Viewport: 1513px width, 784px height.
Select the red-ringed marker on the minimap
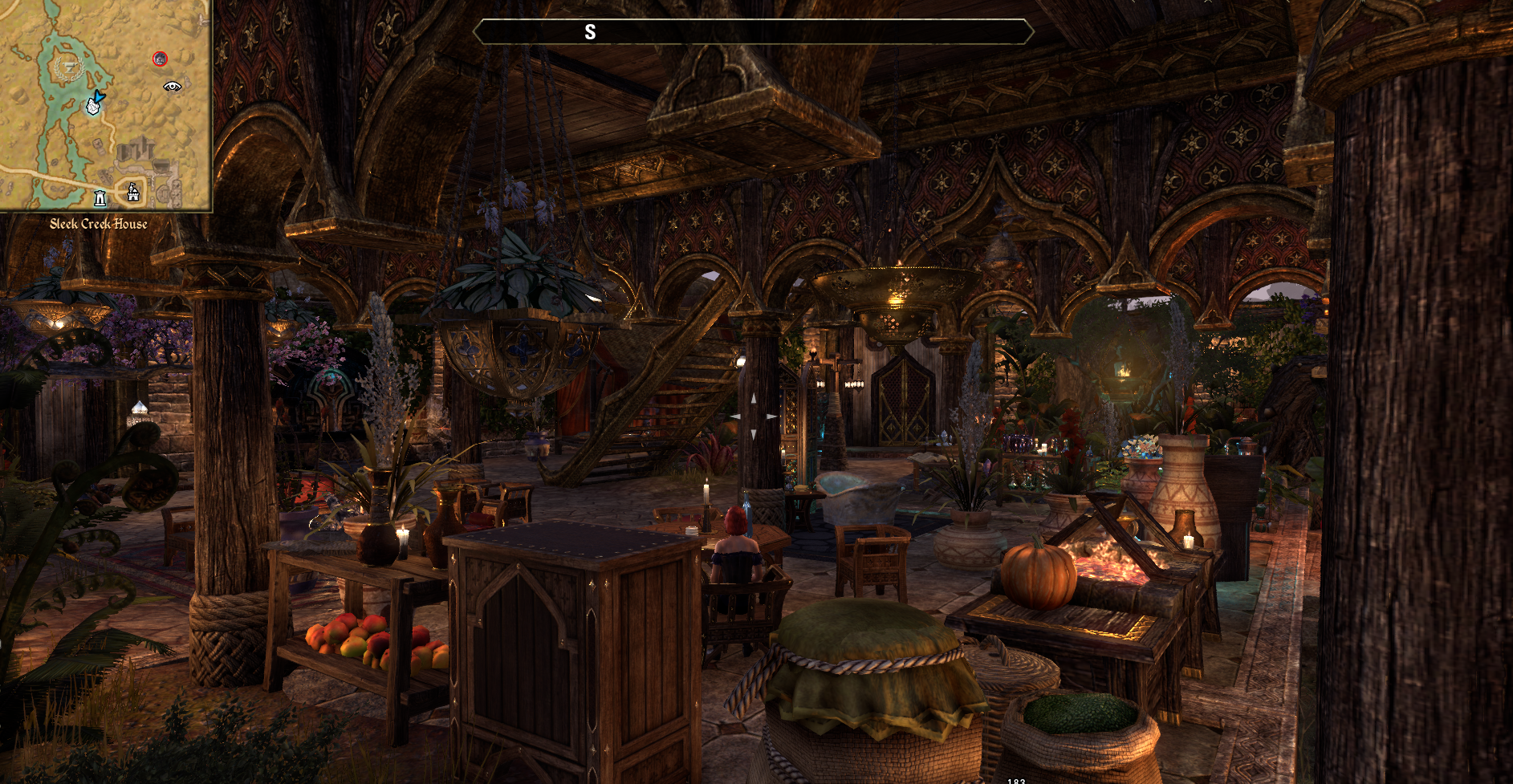tap(160, 59)
